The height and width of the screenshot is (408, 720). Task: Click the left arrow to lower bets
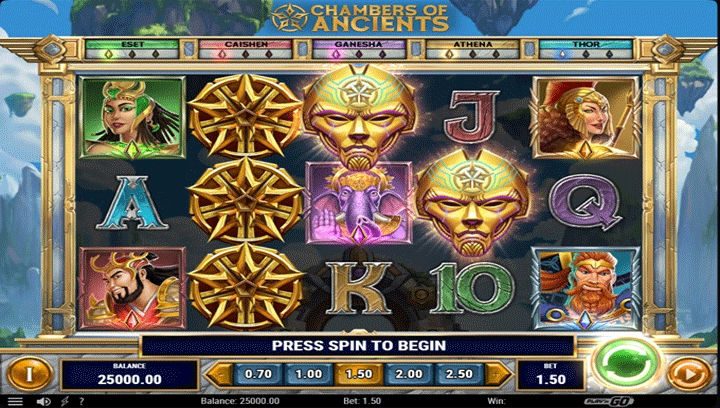tap(214, 374)
